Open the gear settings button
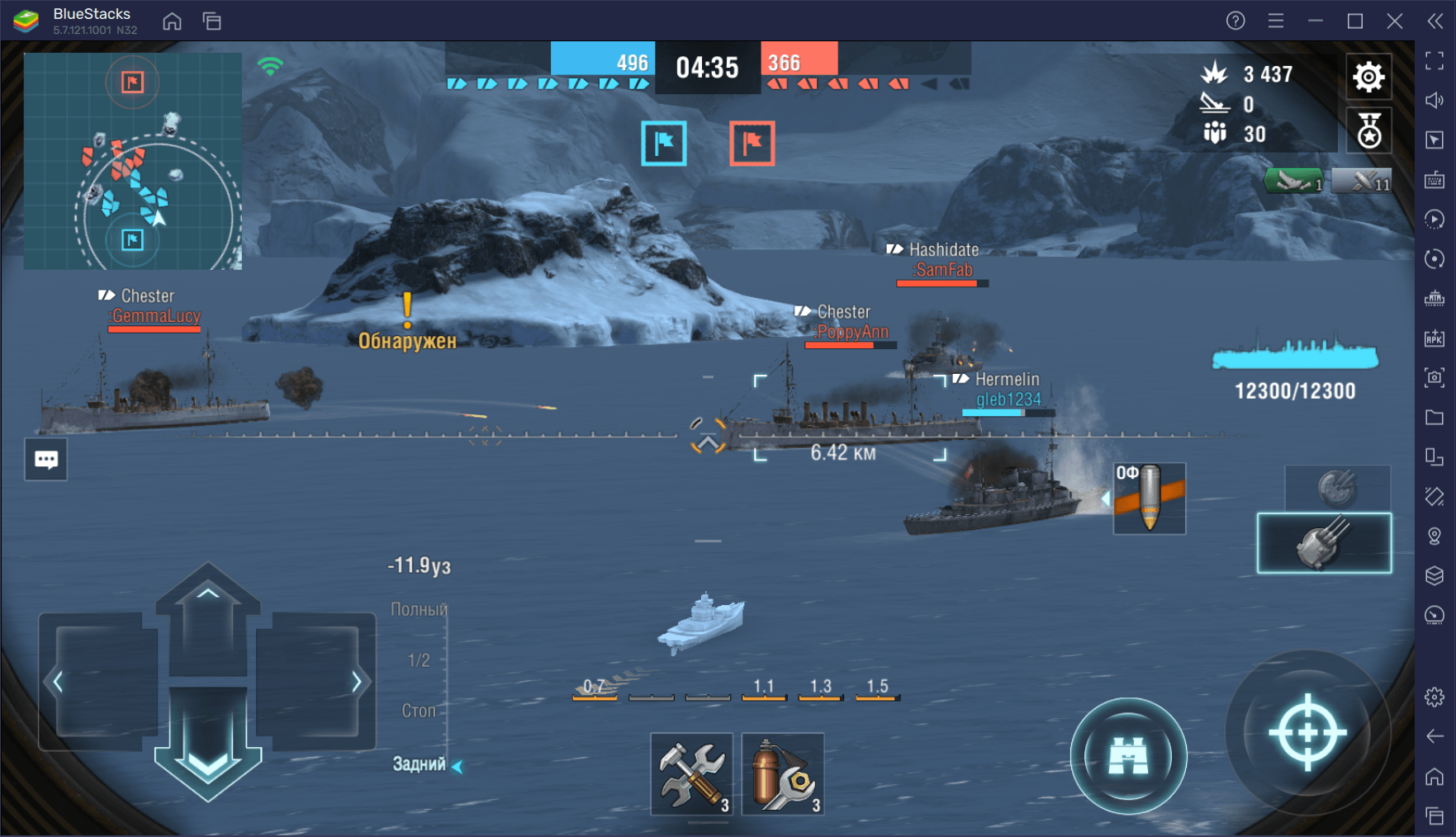 coord(1368,77)
